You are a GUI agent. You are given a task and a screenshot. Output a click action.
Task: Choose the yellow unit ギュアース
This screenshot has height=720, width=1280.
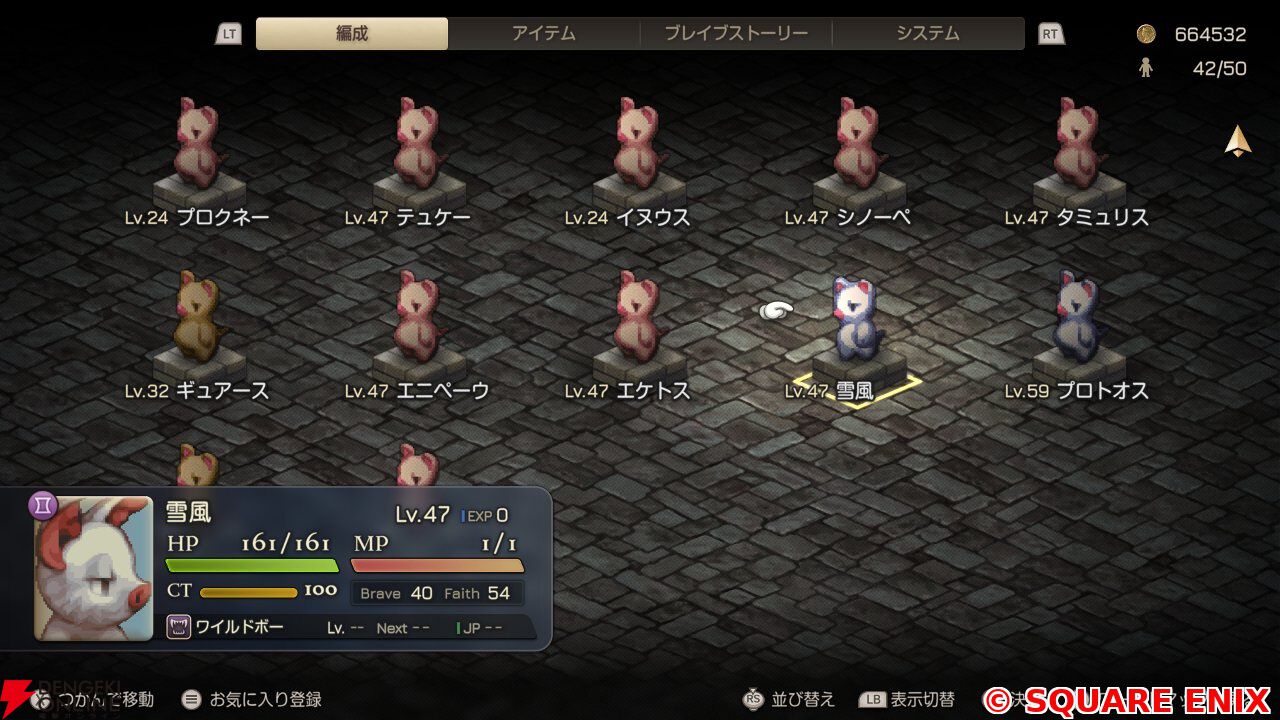pos(198,318)
